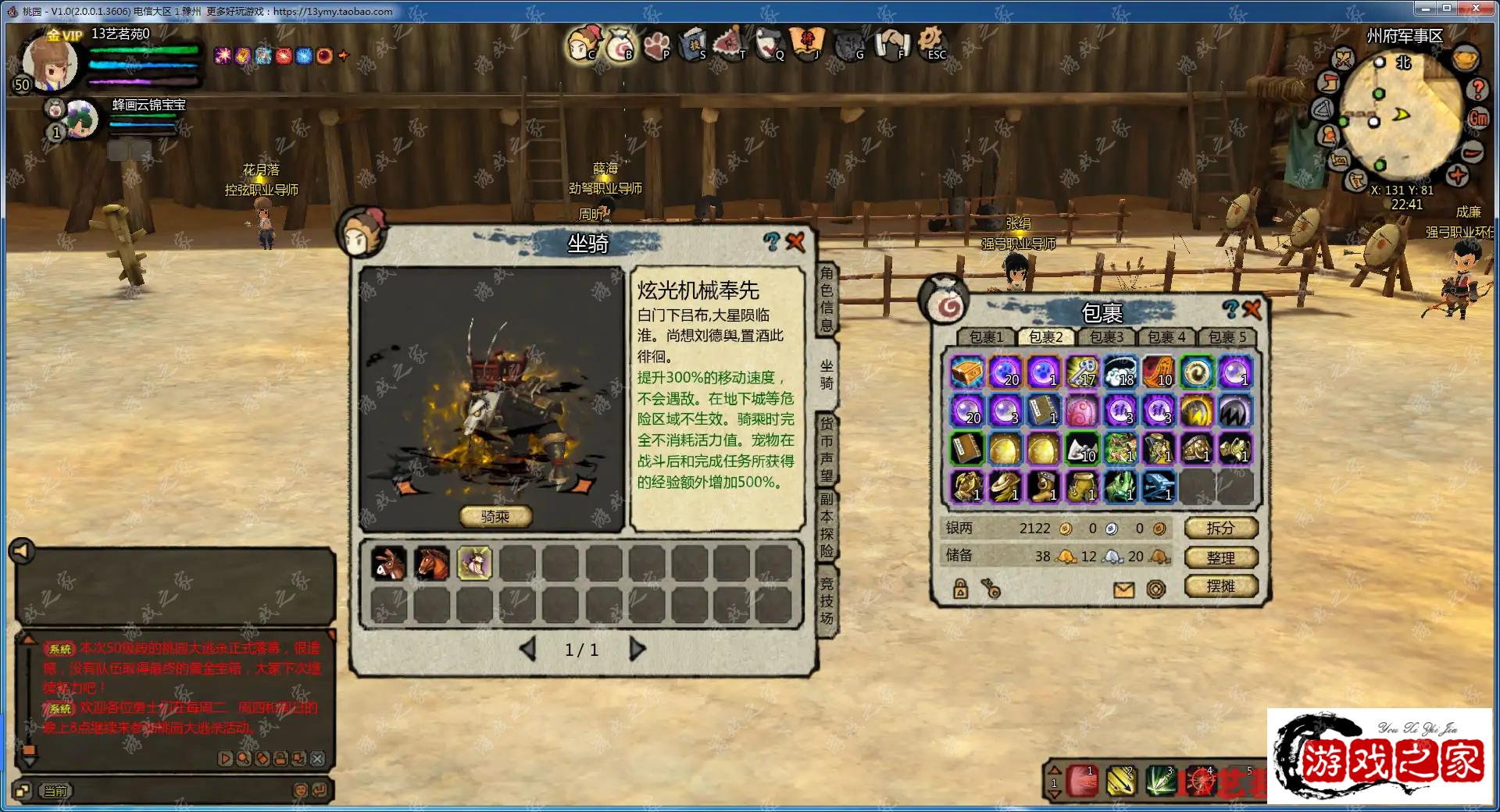This screenshot has width=1500, height=812.
Task: Select the donkey mount slot
Action: 388,564
